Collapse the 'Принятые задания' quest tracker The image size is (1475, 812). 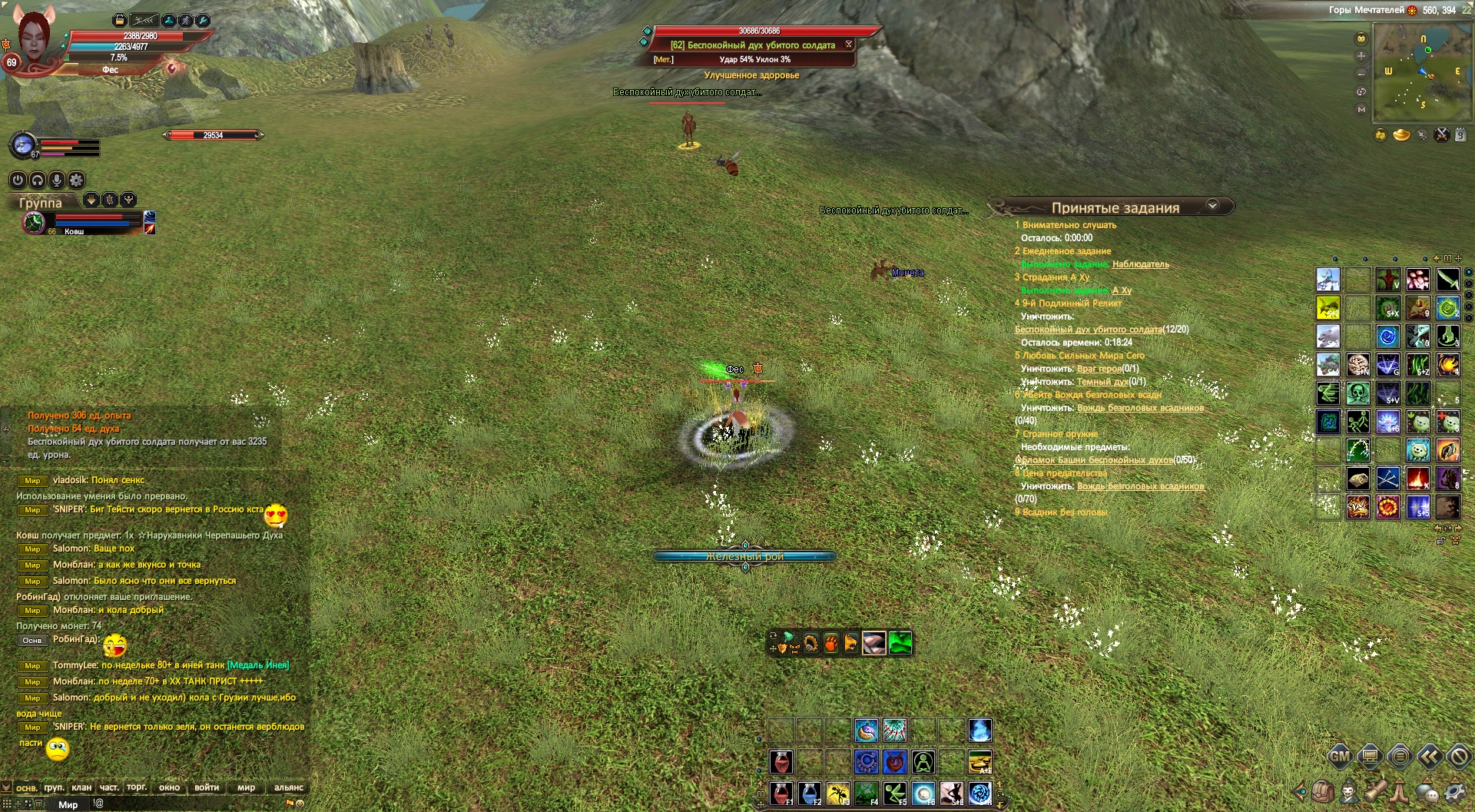pos(1212,206)
